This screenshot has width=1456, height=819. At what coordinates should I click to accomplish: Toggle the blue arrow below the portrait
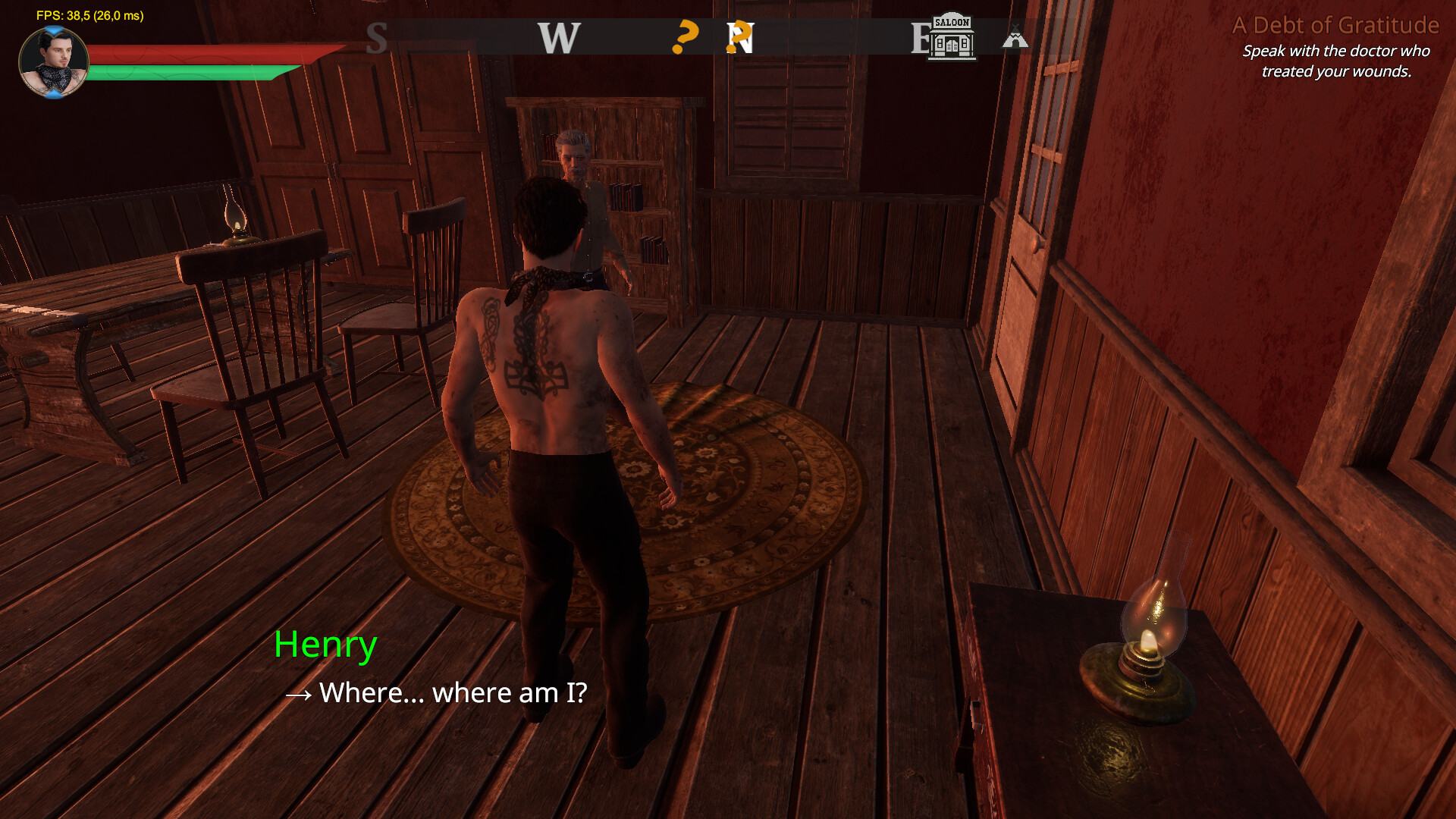[52, 95]
